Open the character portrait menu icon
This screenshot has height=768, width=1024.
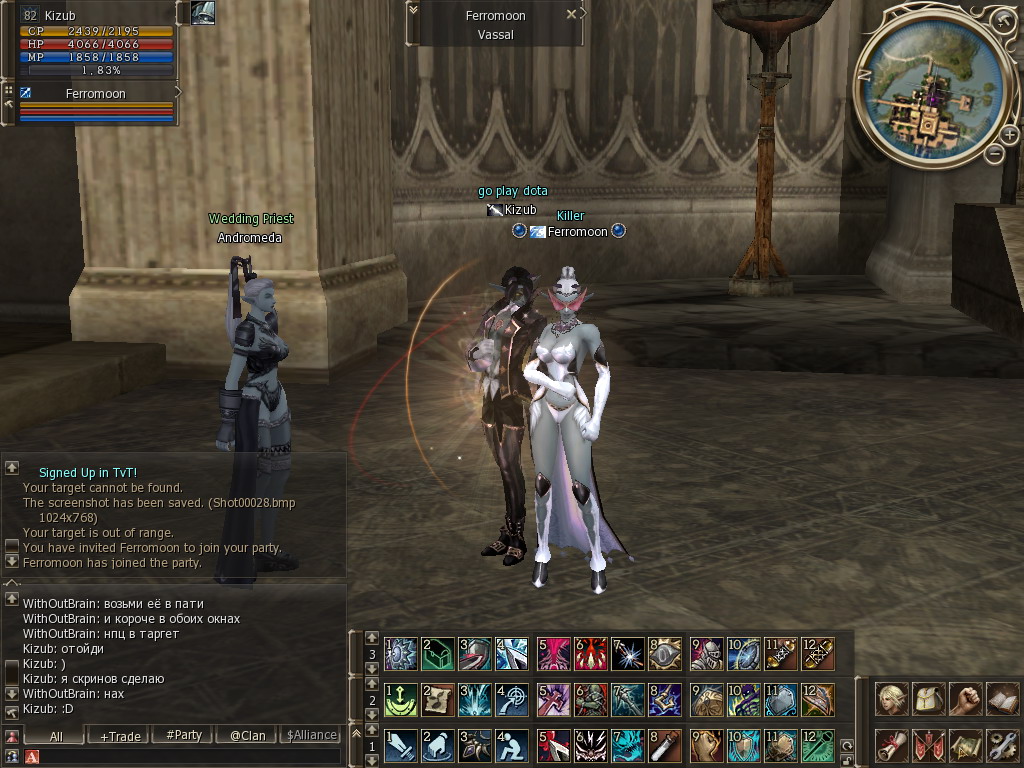tap(892, 699)
